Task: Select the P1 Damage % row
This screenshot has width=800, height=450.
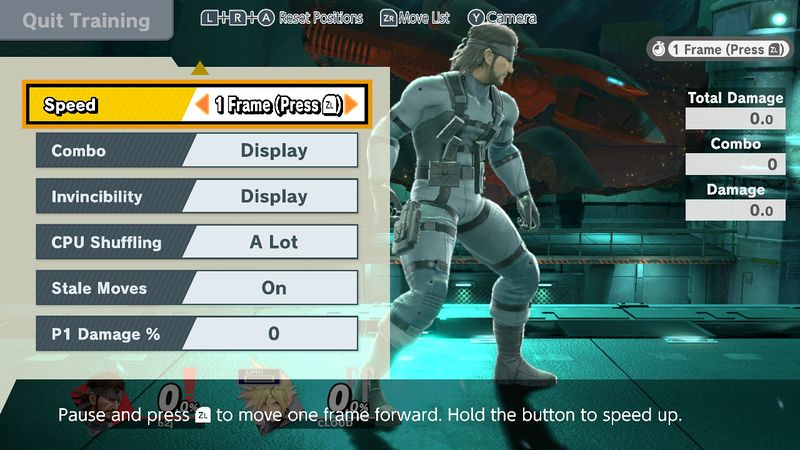Action: pyautogui.click(x=196, y=334)
